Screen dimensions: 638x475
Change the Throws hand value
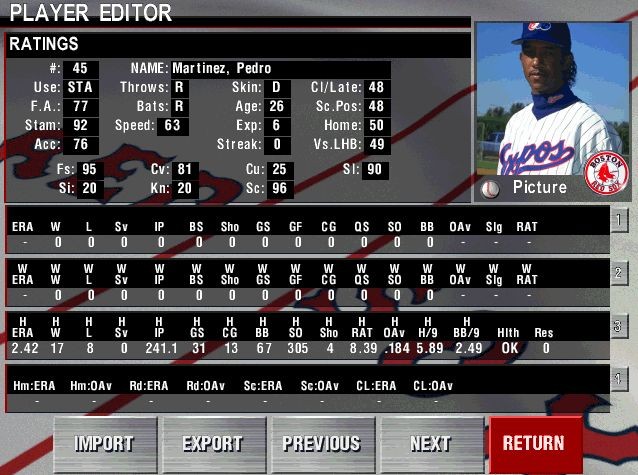tap(180, 87)
